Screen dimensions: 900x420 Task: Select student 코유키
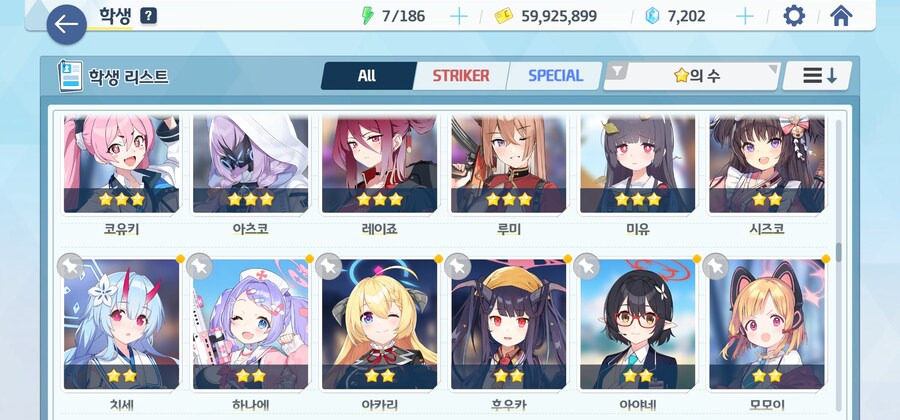[122, 165]
